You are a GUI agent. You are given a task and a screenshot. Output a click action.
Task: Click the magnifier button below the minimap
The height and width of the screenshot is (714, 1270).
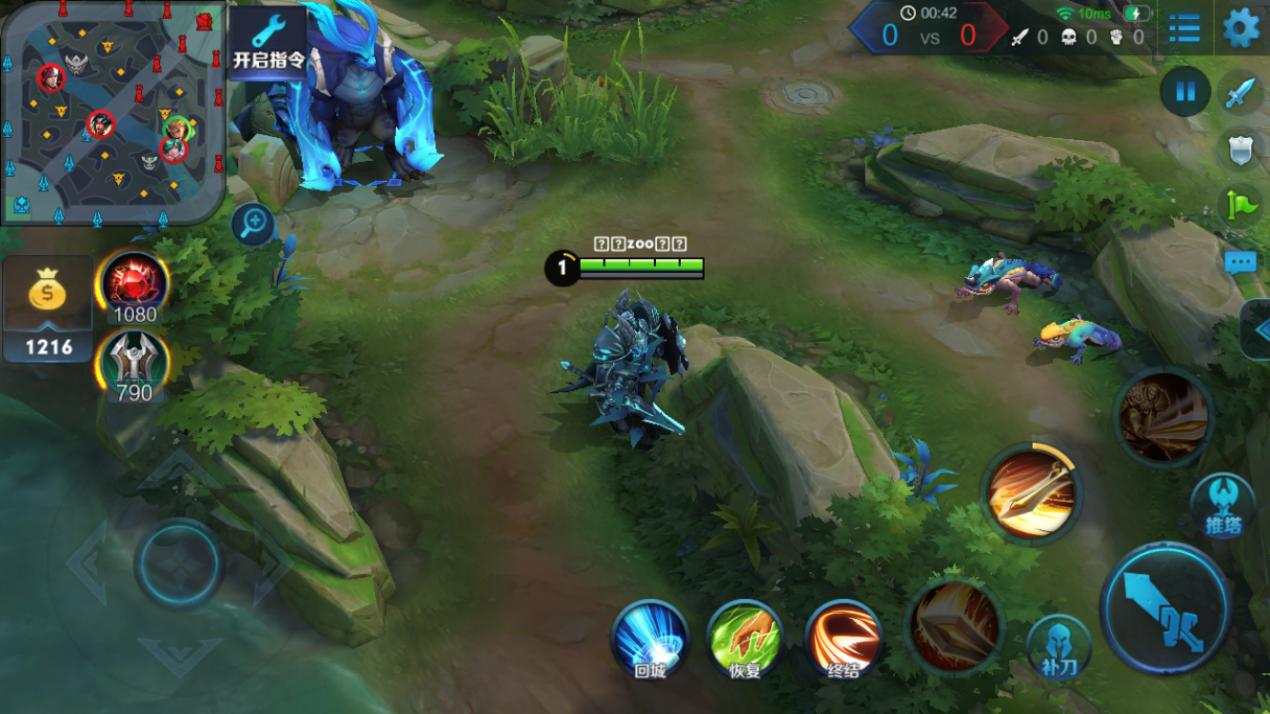pos(253,224)
